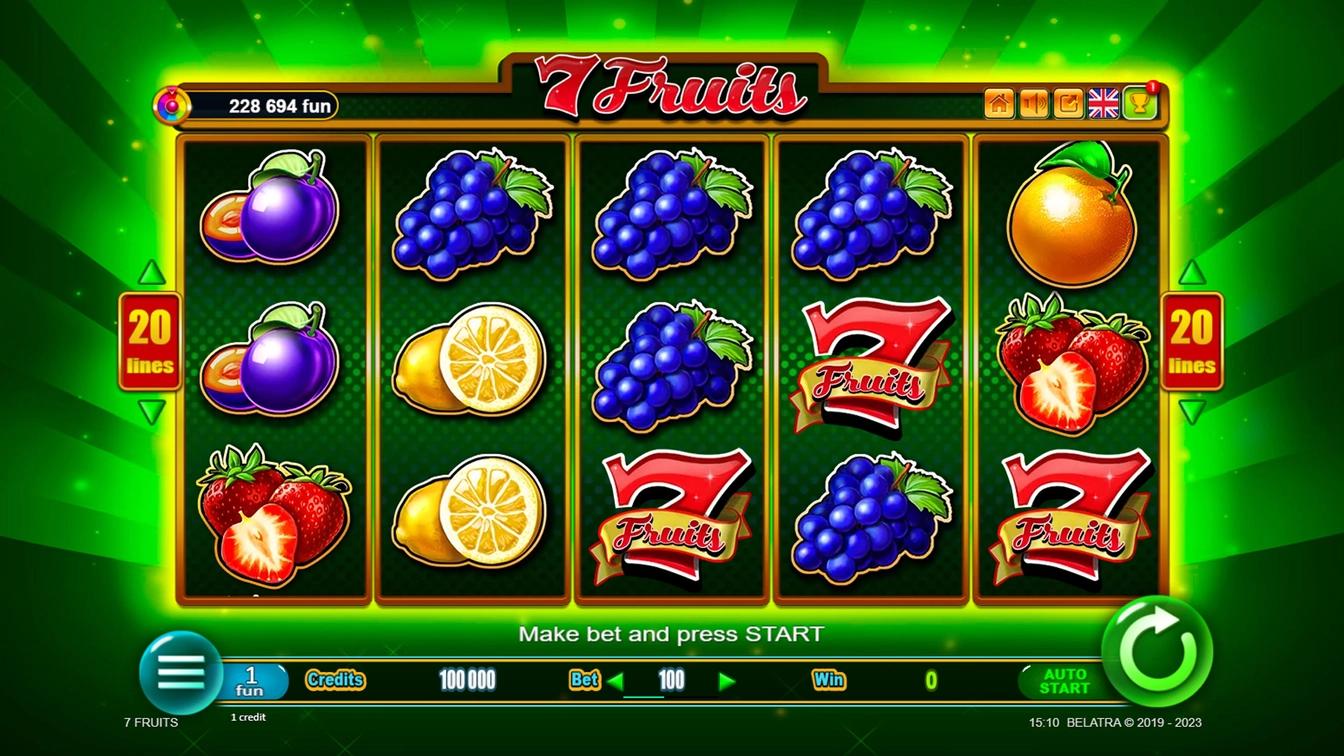
Task: Change language via the British flag icon
Action: 1103,102
